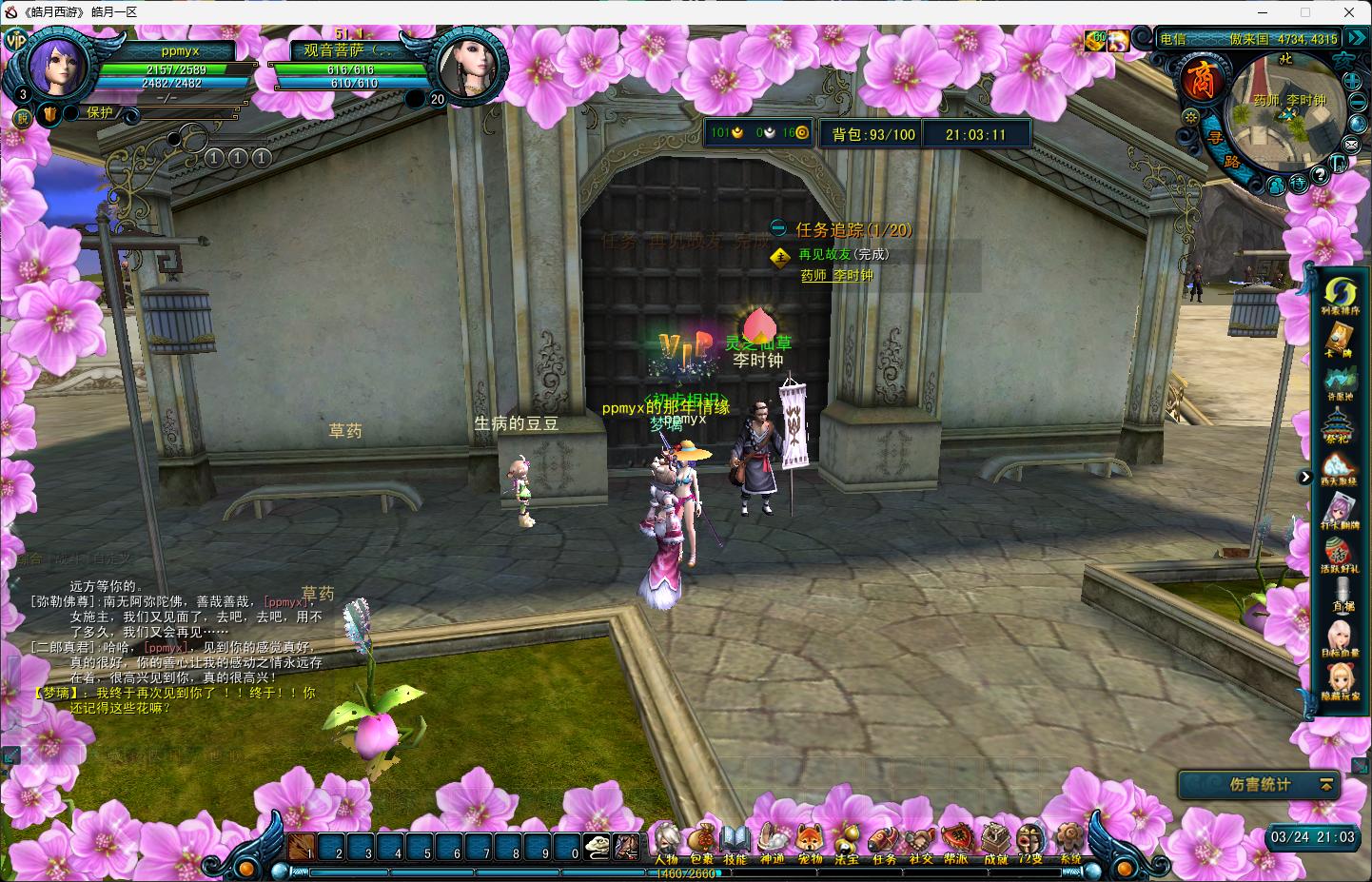The image size is (1372, 882).
Task: Expand the 伤害统计 damage statistics panel
Action: [x=1326, y=785]
